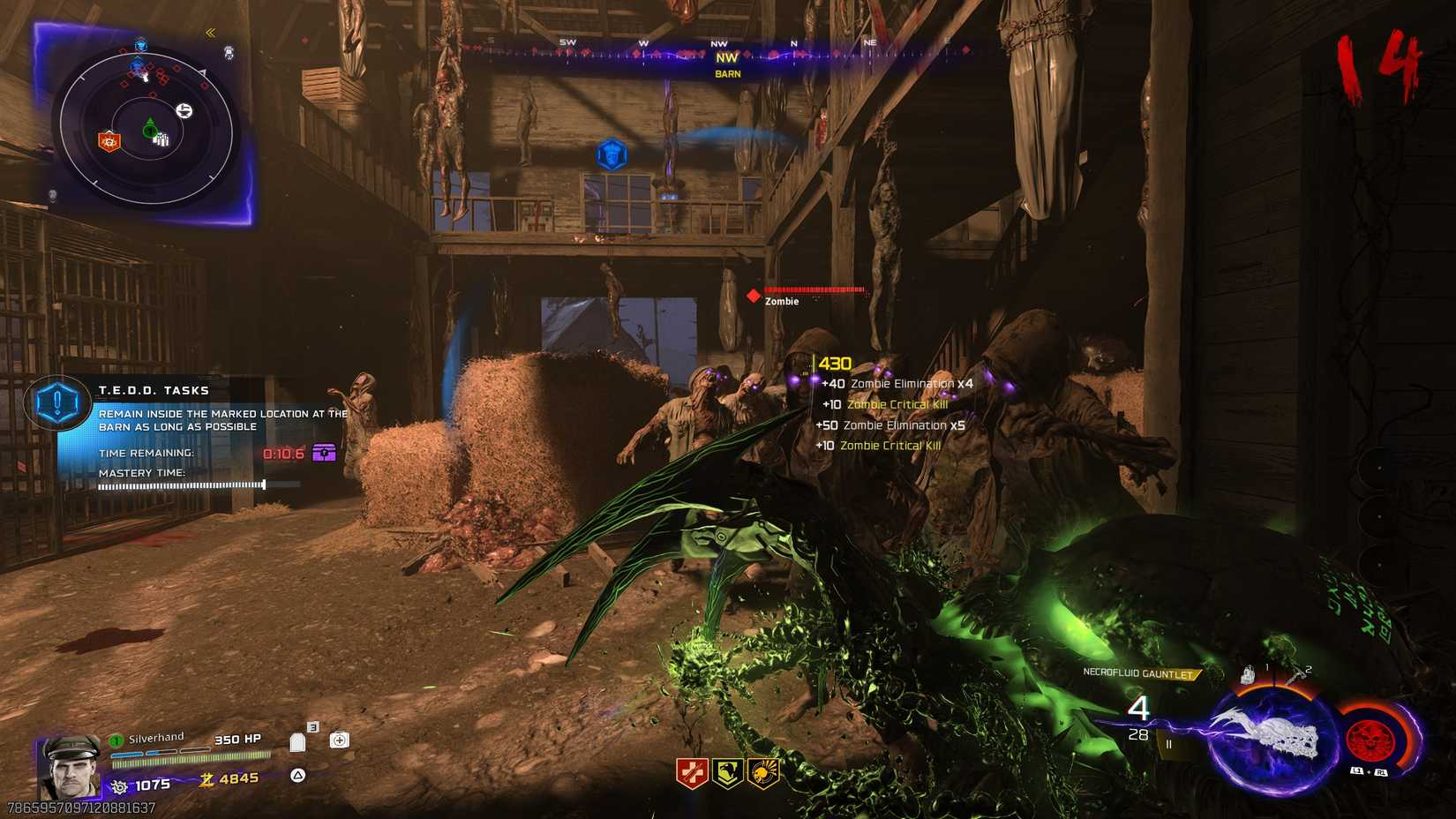This screenshot has width=1456, height=819.
Task: Select the NW Barn marker on the compass
Action: point(725,64)
